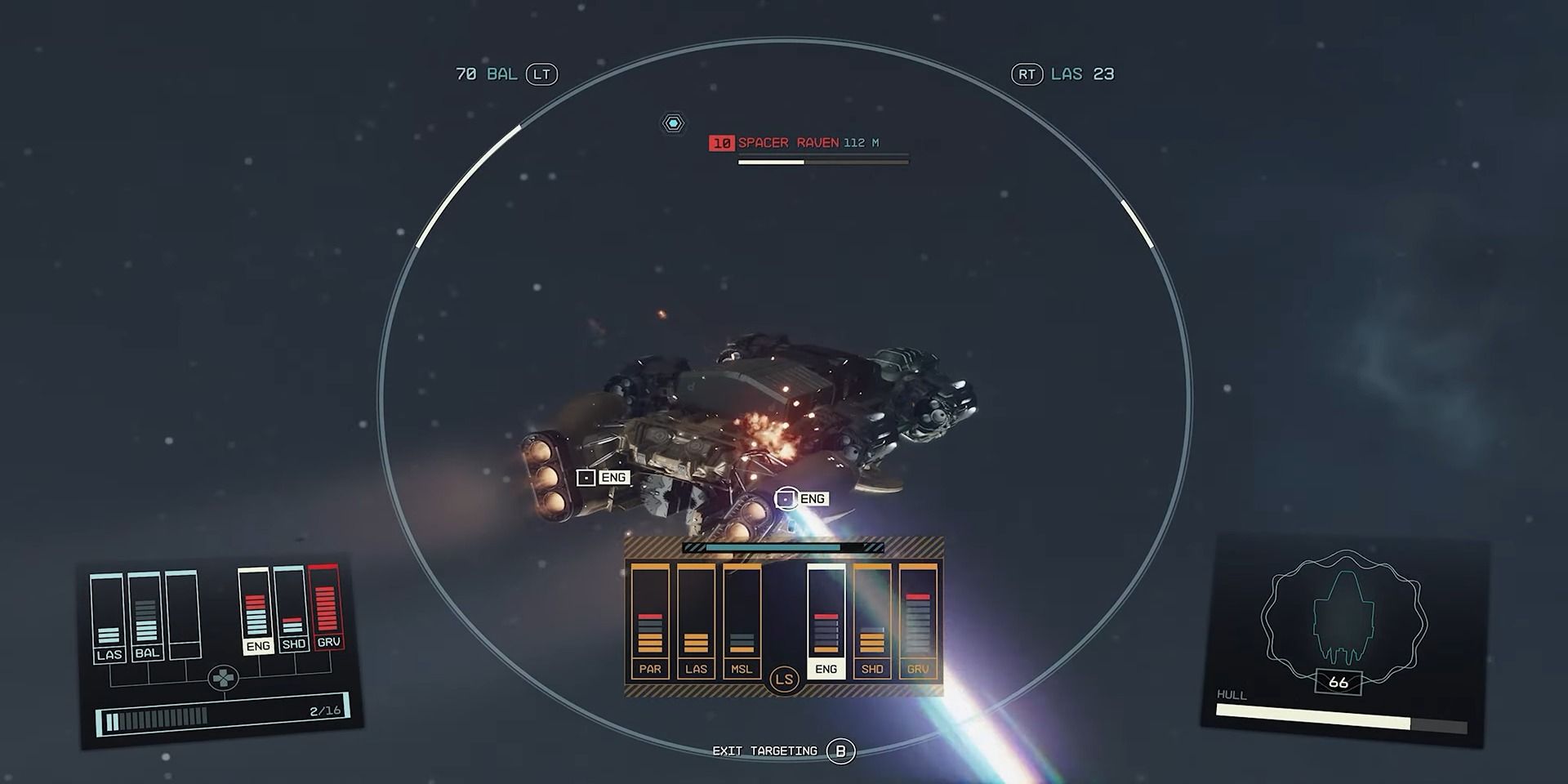Screen dimensions: 1568x784
Task: Select the ENG marker on the left engine
Action: (x=604, y=477)
